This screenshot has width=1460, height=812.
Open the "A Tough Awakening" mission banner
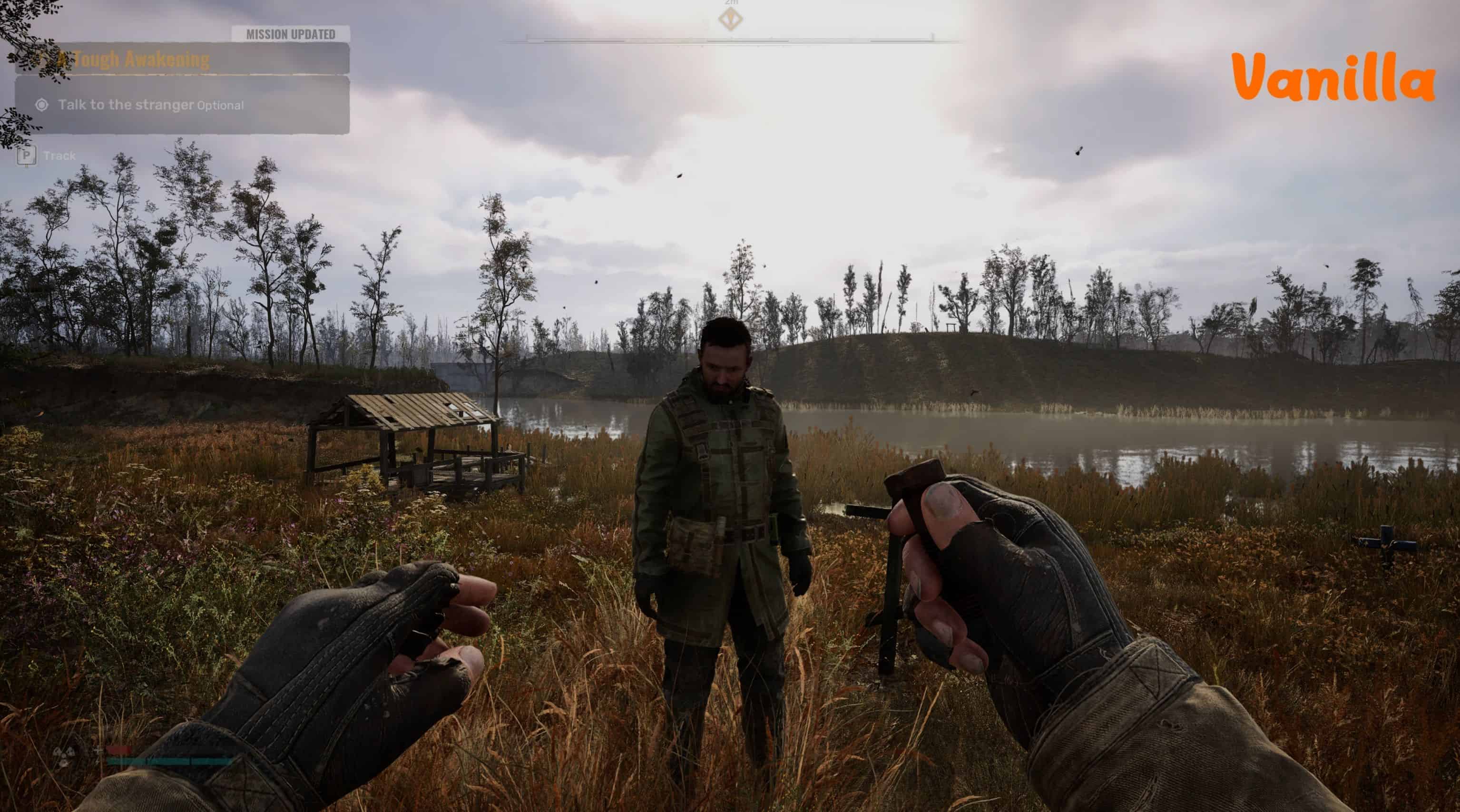pos(181,59)
